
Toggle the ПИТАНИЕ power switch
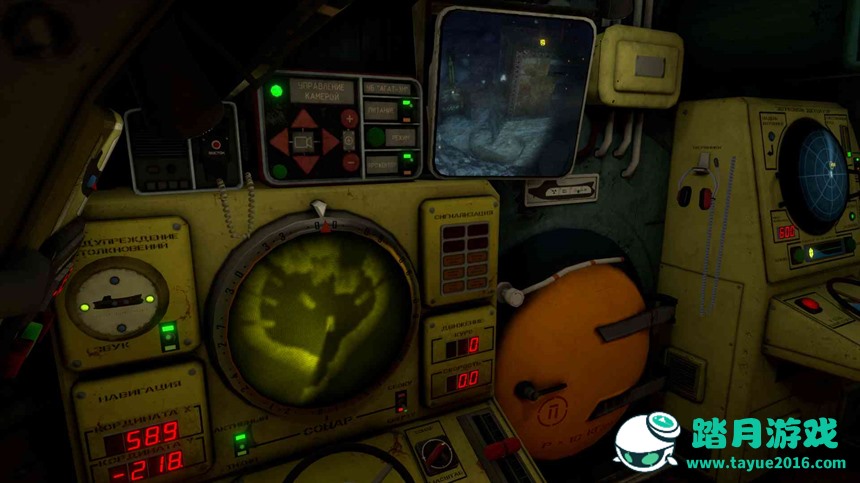pos(406,108)
